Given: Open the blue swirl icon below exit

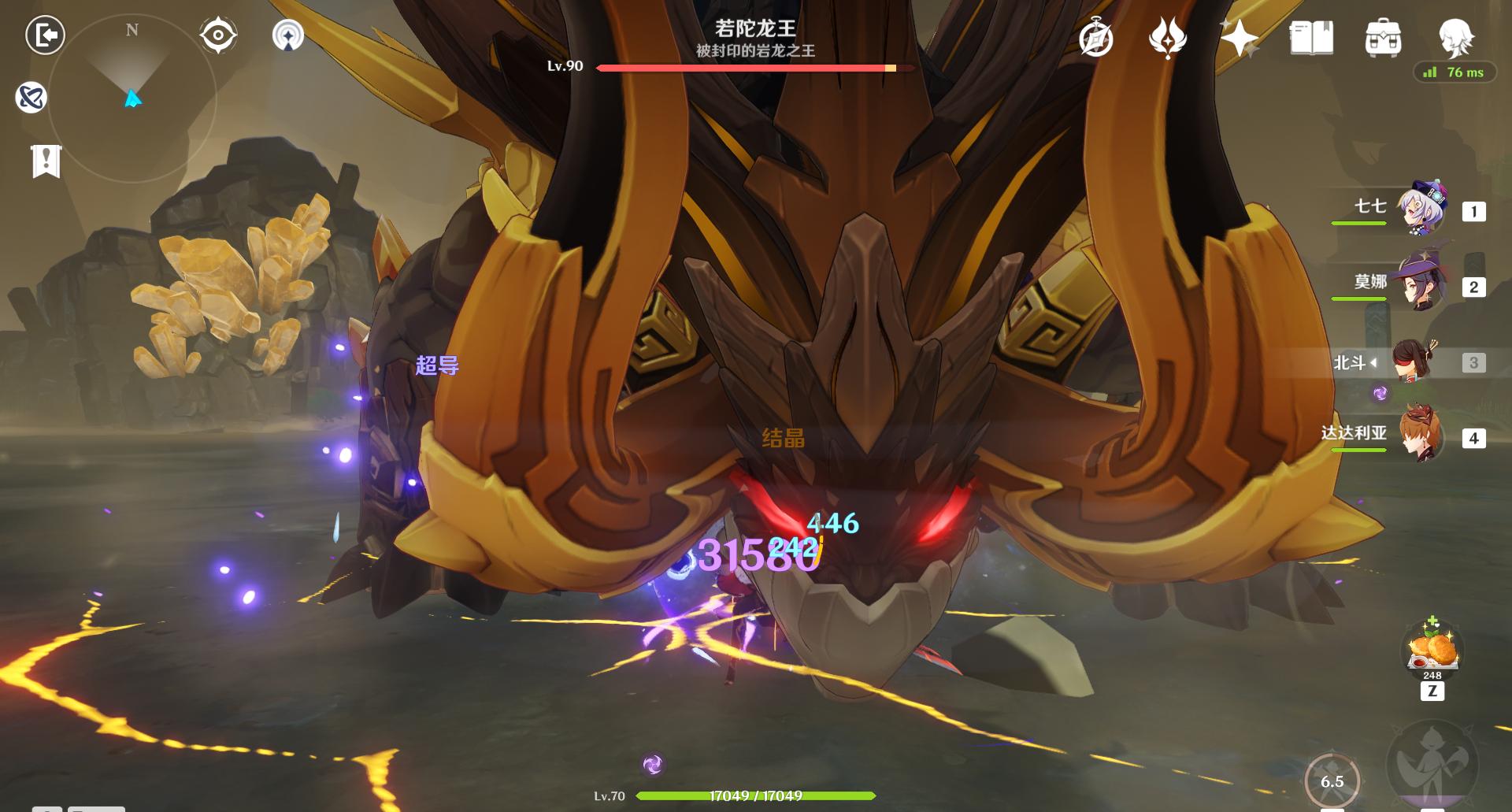Looking at the screenshot, I should coord(31,98).
